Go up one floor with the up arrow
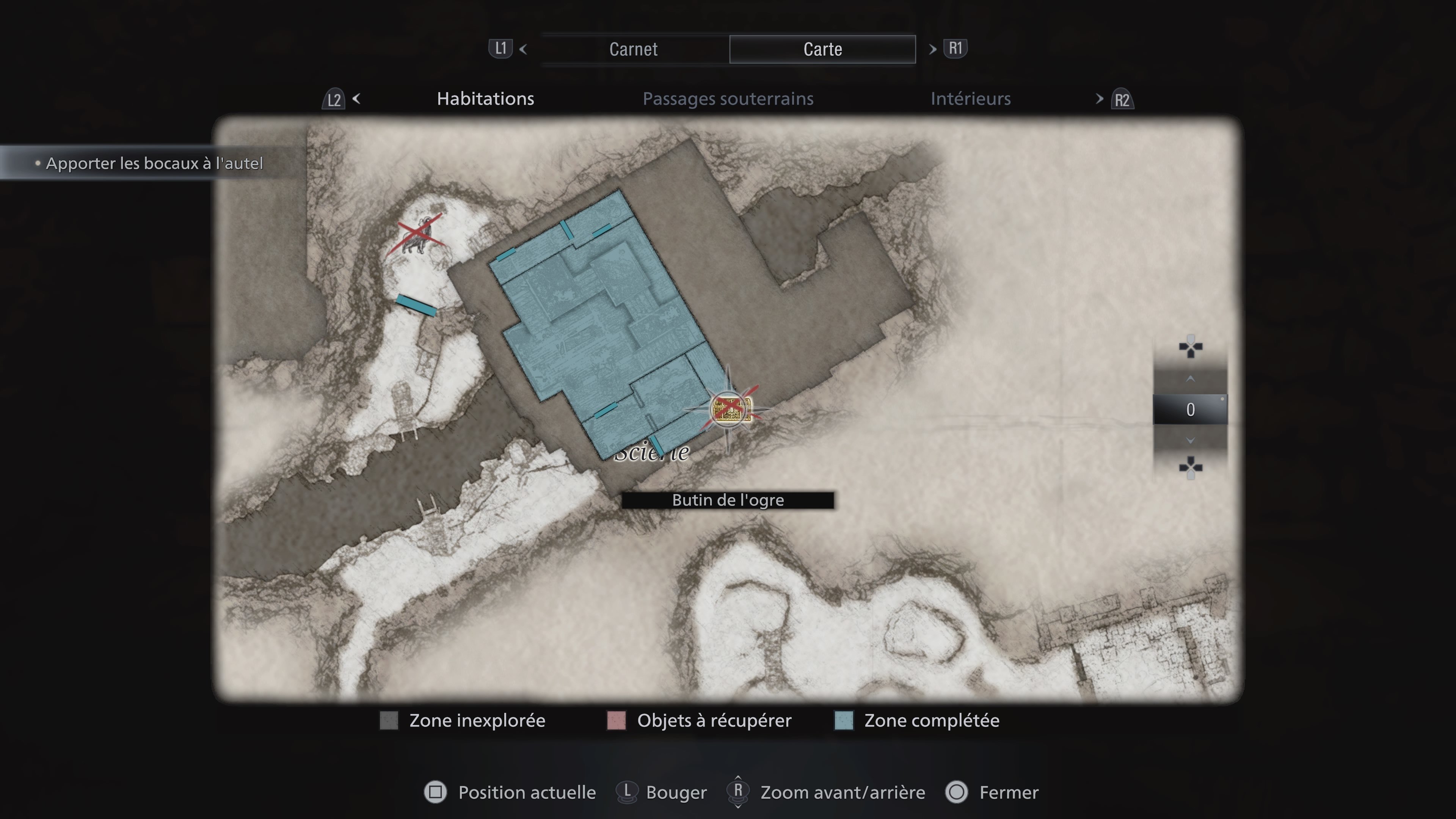Image resolution: width=1456 pixels, height=819 pixels. click(x=1190, y=379)
